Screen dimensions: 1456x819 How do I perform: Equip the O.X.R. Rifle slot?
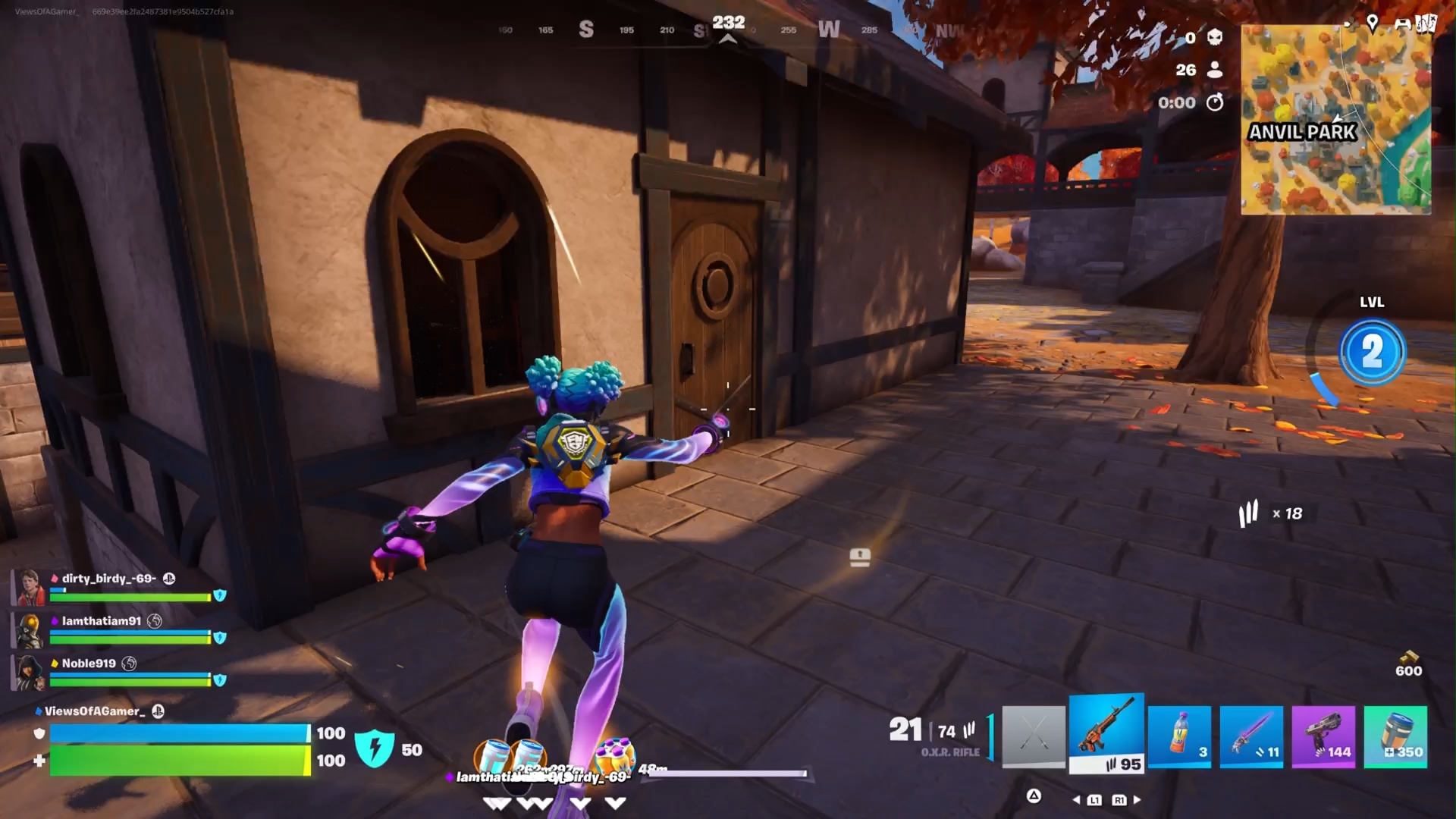(1106, 734)
